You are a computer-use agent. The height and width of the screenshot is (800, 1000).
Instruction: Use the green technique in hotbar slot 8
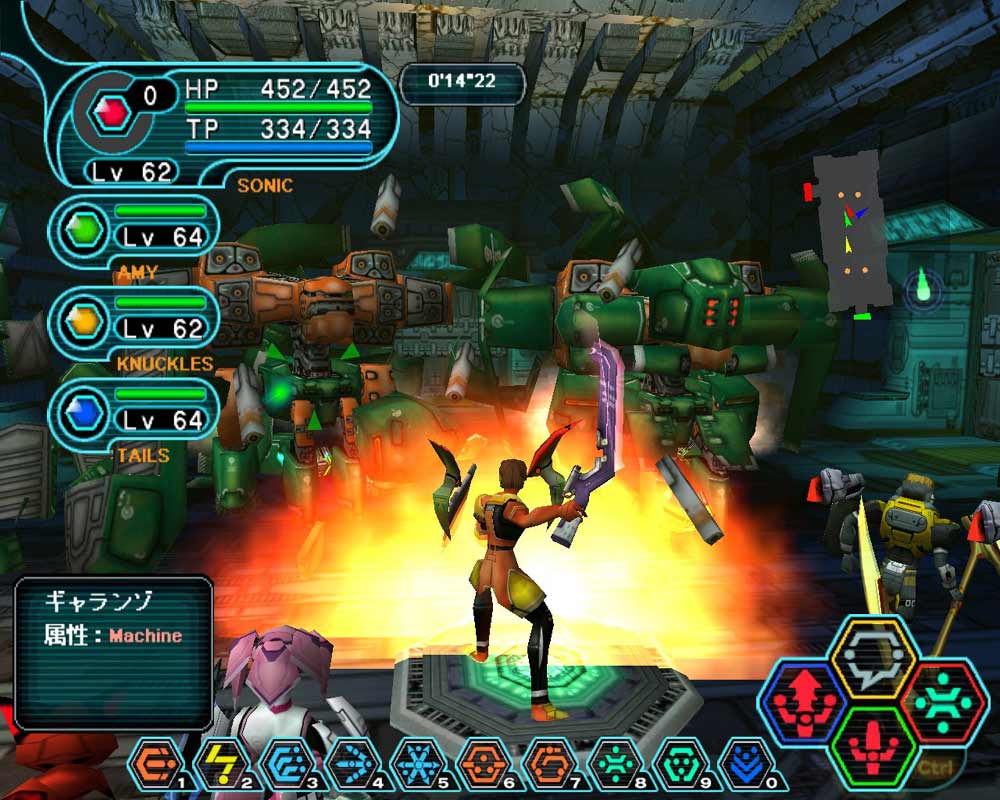[x=612, y=765]
